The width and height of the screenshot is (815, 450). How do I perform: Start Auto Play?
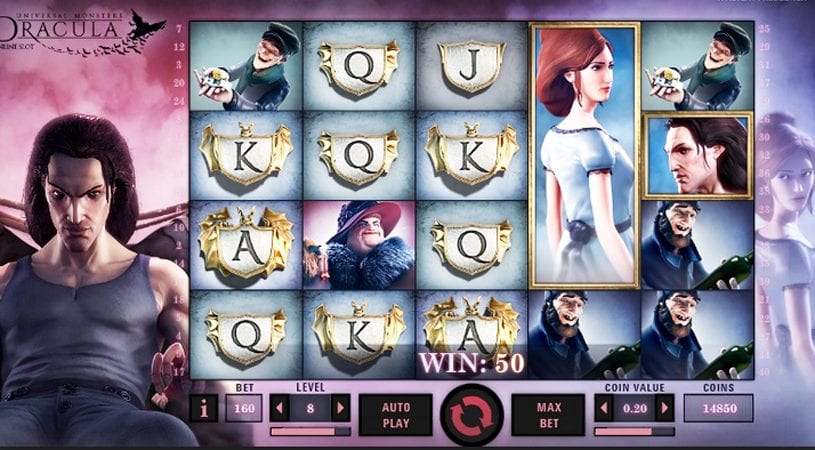[x=395, y=414]
